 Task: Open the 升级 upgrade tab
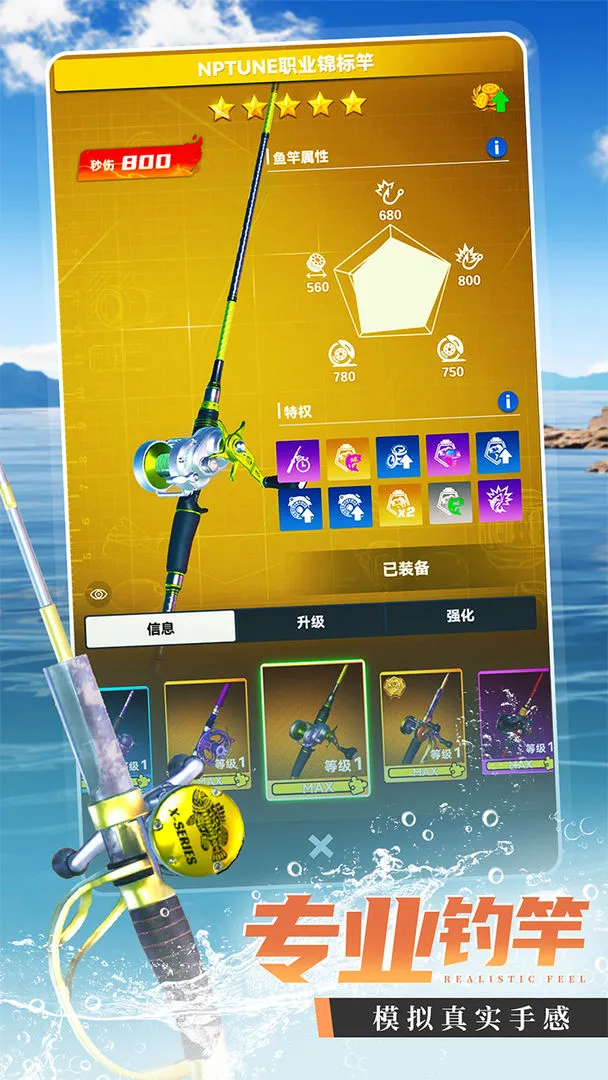point(310,622)
